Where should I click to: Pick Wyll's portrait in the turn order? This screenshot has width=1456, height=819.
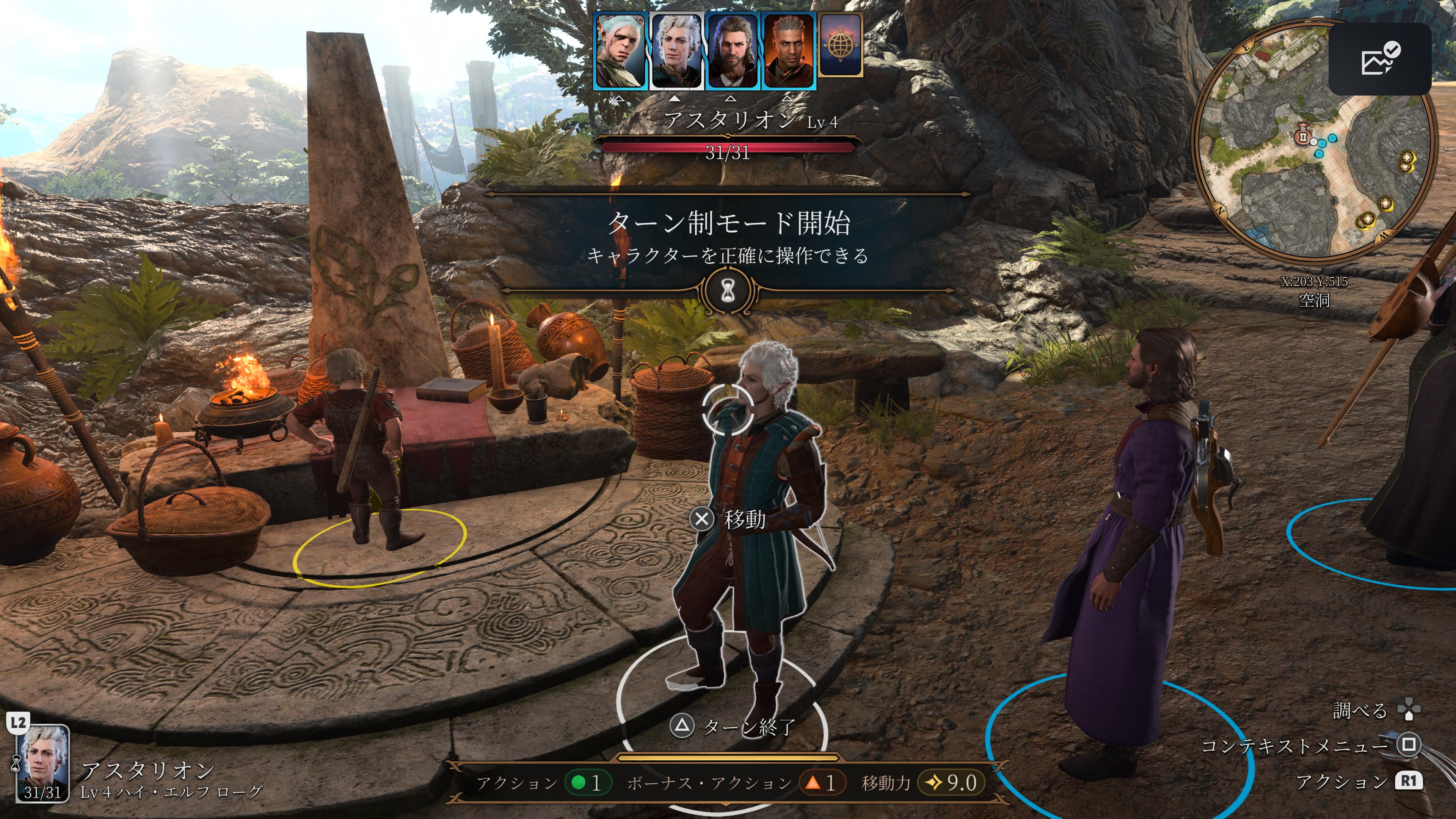pos(788,51)
